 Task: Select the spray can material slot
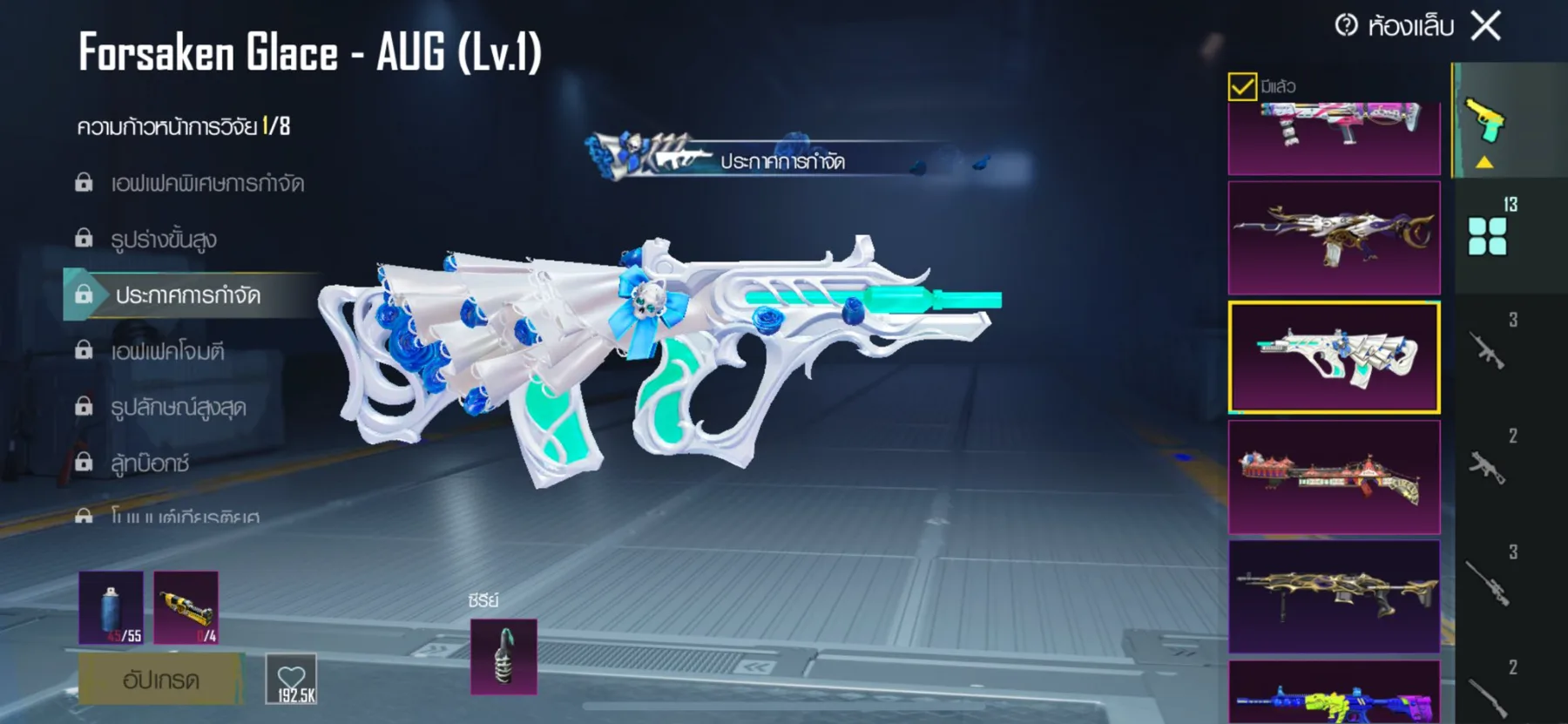[111, 607]
